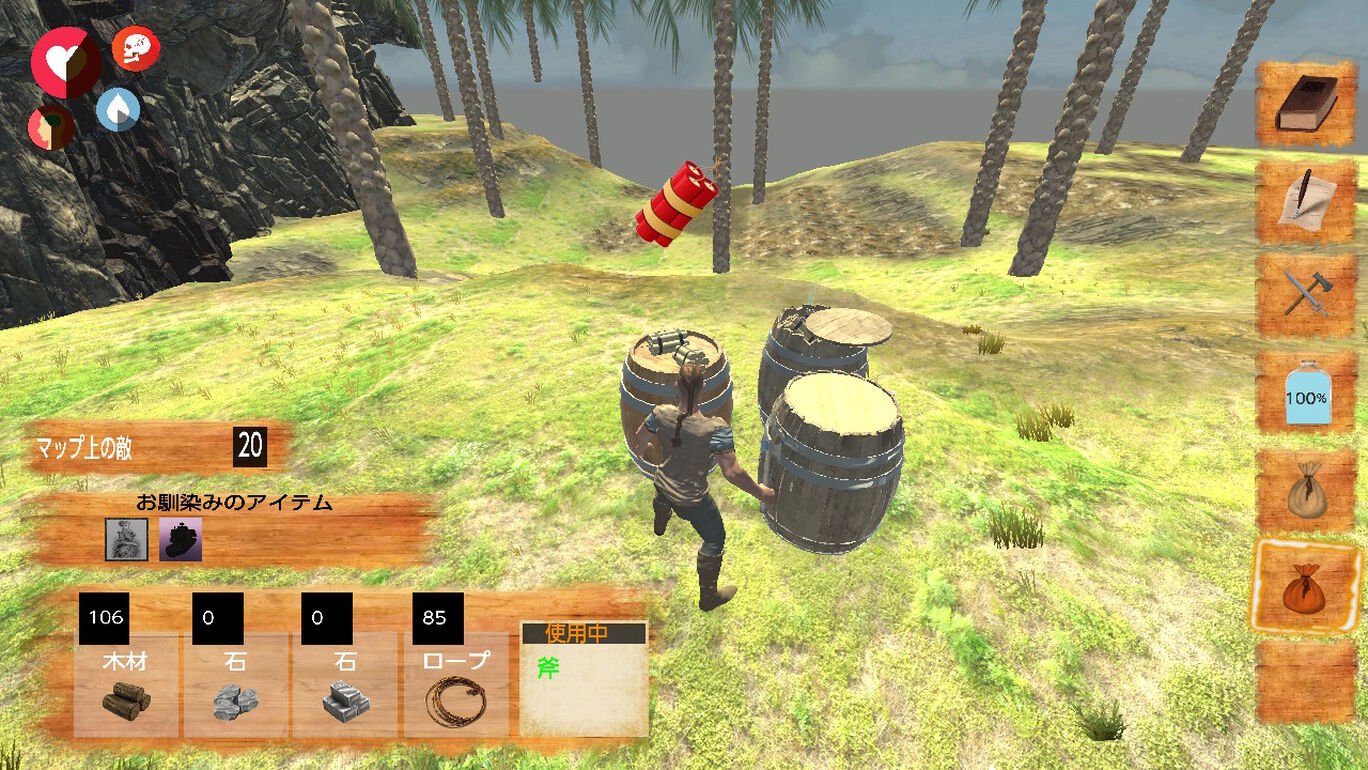This screenshot has width=1368, height=770.
Task: Open the quill and paper notes
Action: (x=1306, y=200)
